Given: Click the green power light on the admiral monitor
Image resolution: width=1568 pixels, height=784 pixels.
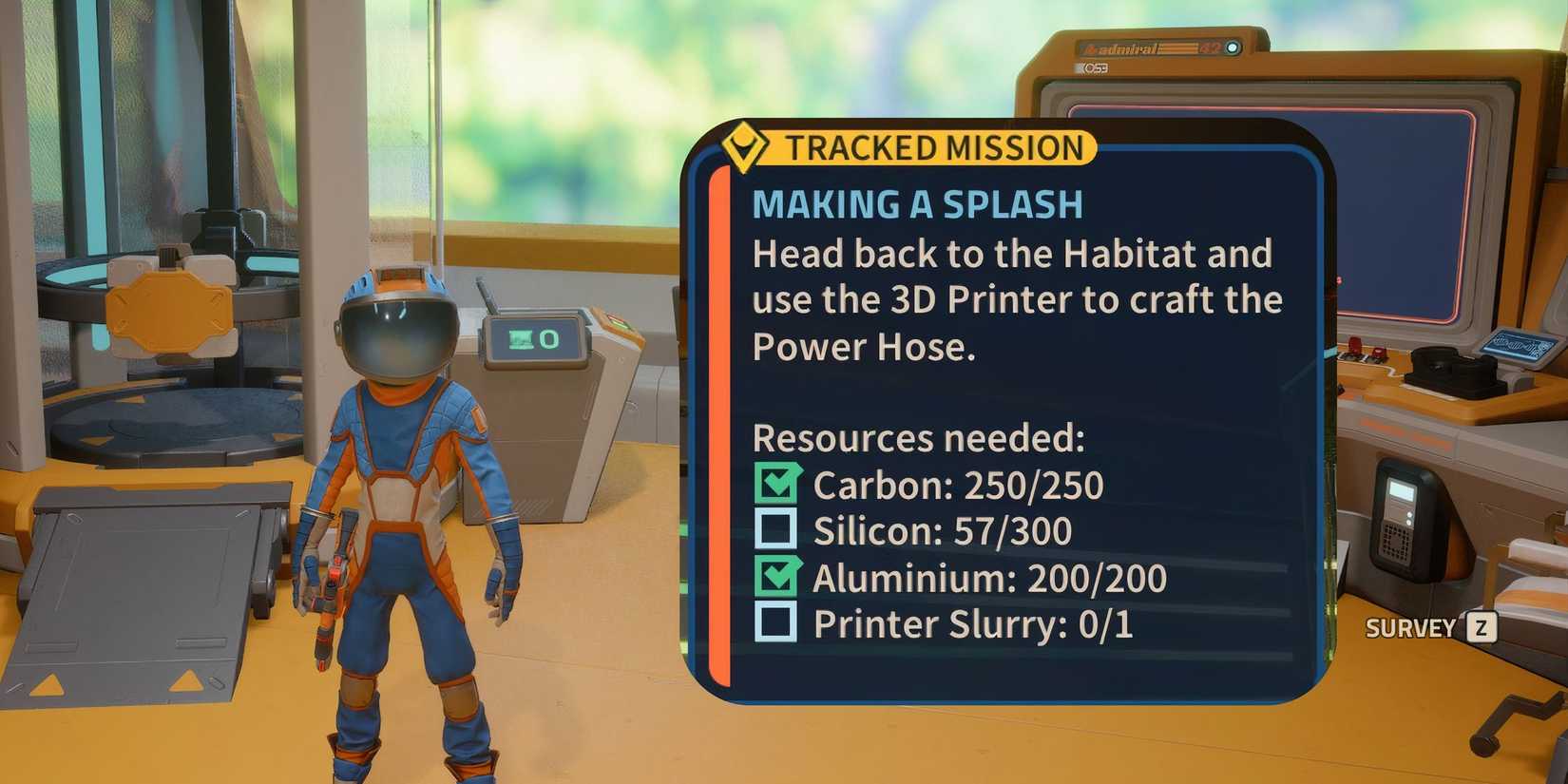Looking at the screenshot, I should click(x=1233, y=48).
